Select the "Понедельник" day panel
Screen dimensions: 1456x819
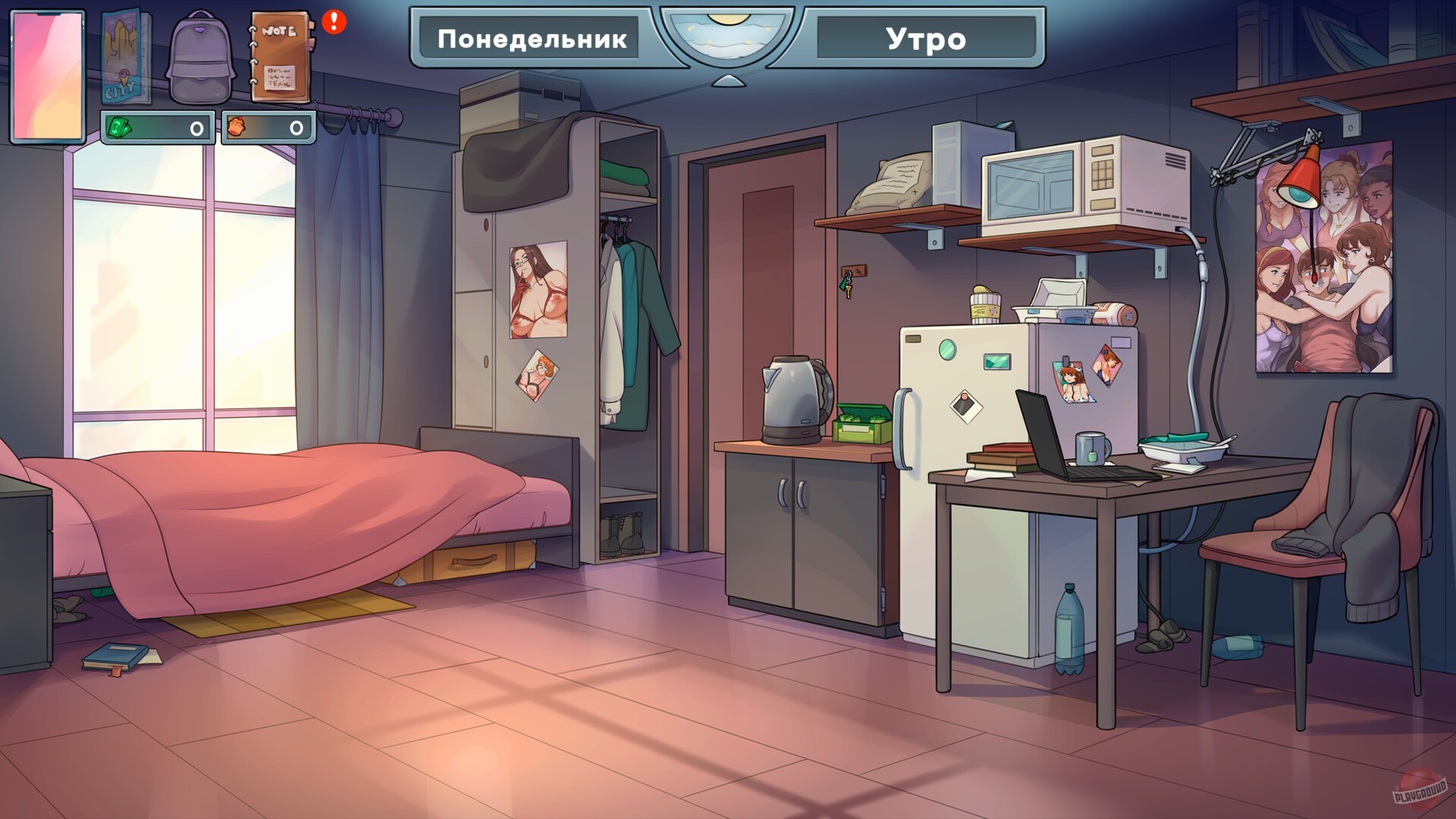531,39
